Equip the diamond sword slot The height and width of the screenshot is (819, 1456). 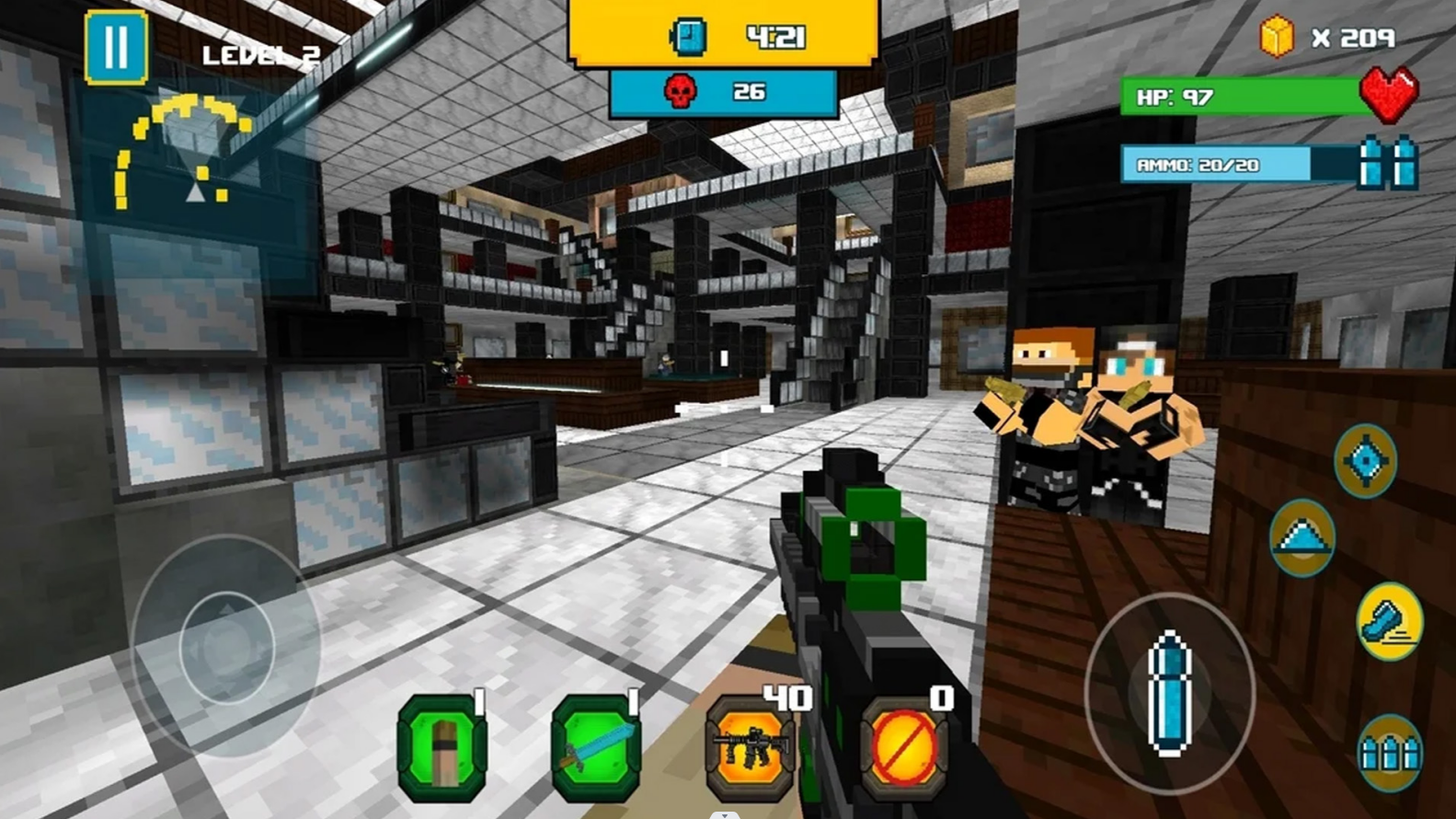pyautogui.click(x=596, y=747)
